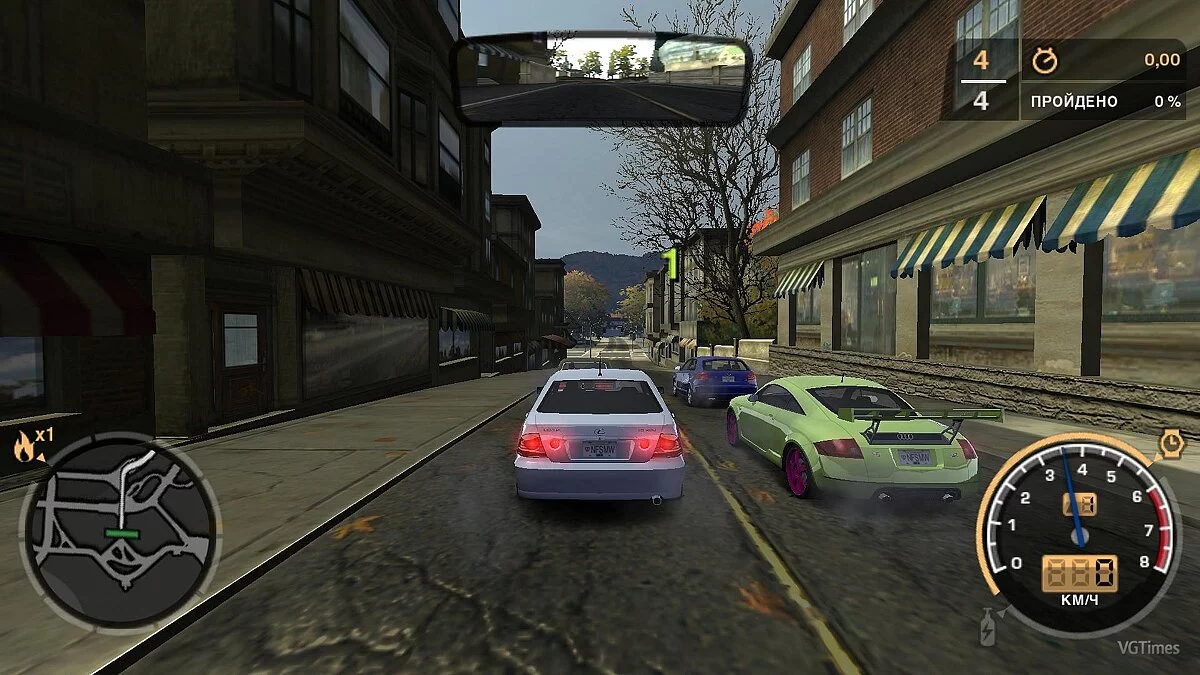Image resolution: width=1200 pixels, height=675 pixels.
Task: Click the rearview mirror display
Action: click(x=603, y=79)
